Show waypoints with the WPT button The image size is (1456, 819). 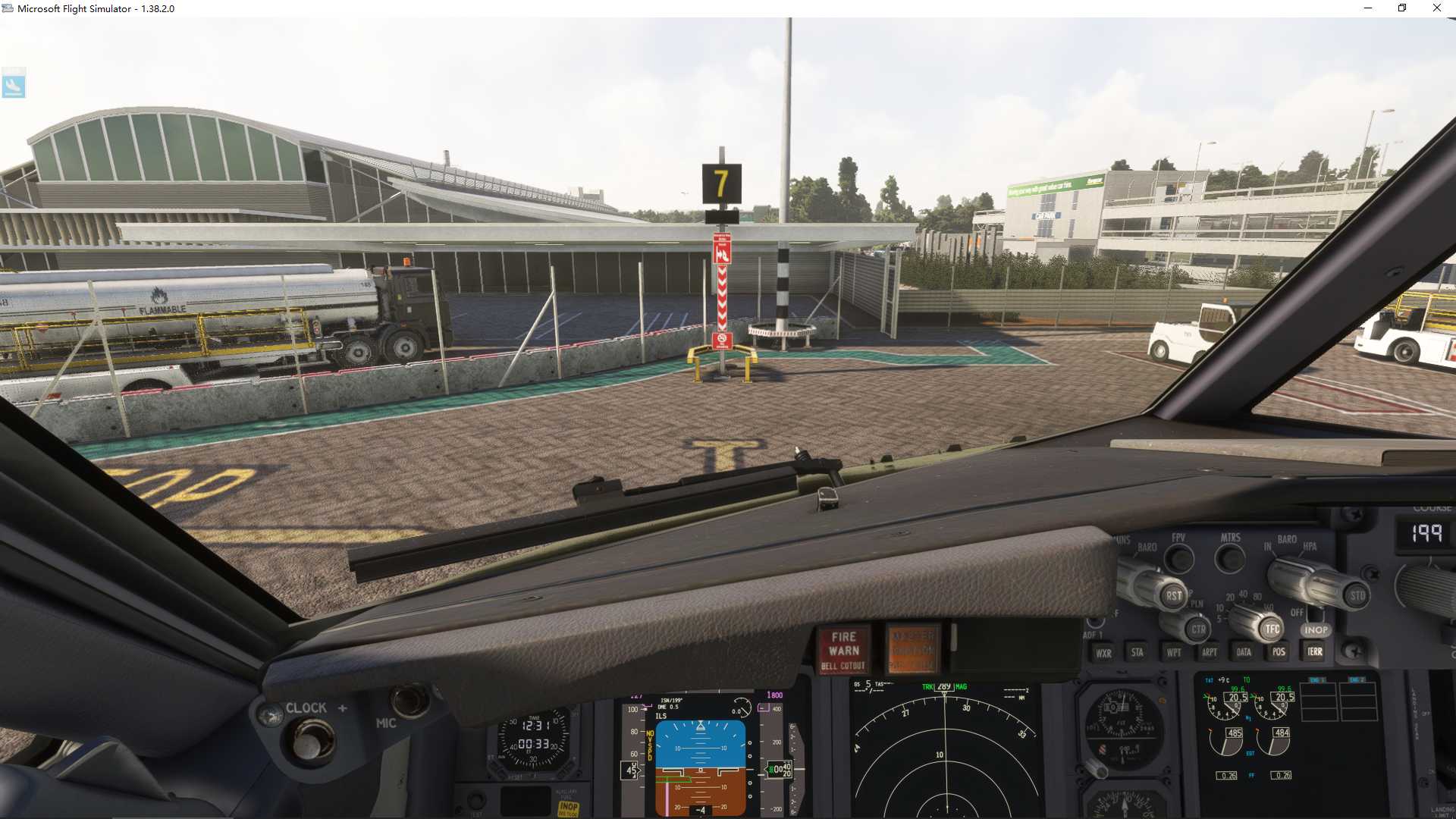(1174, 652)
